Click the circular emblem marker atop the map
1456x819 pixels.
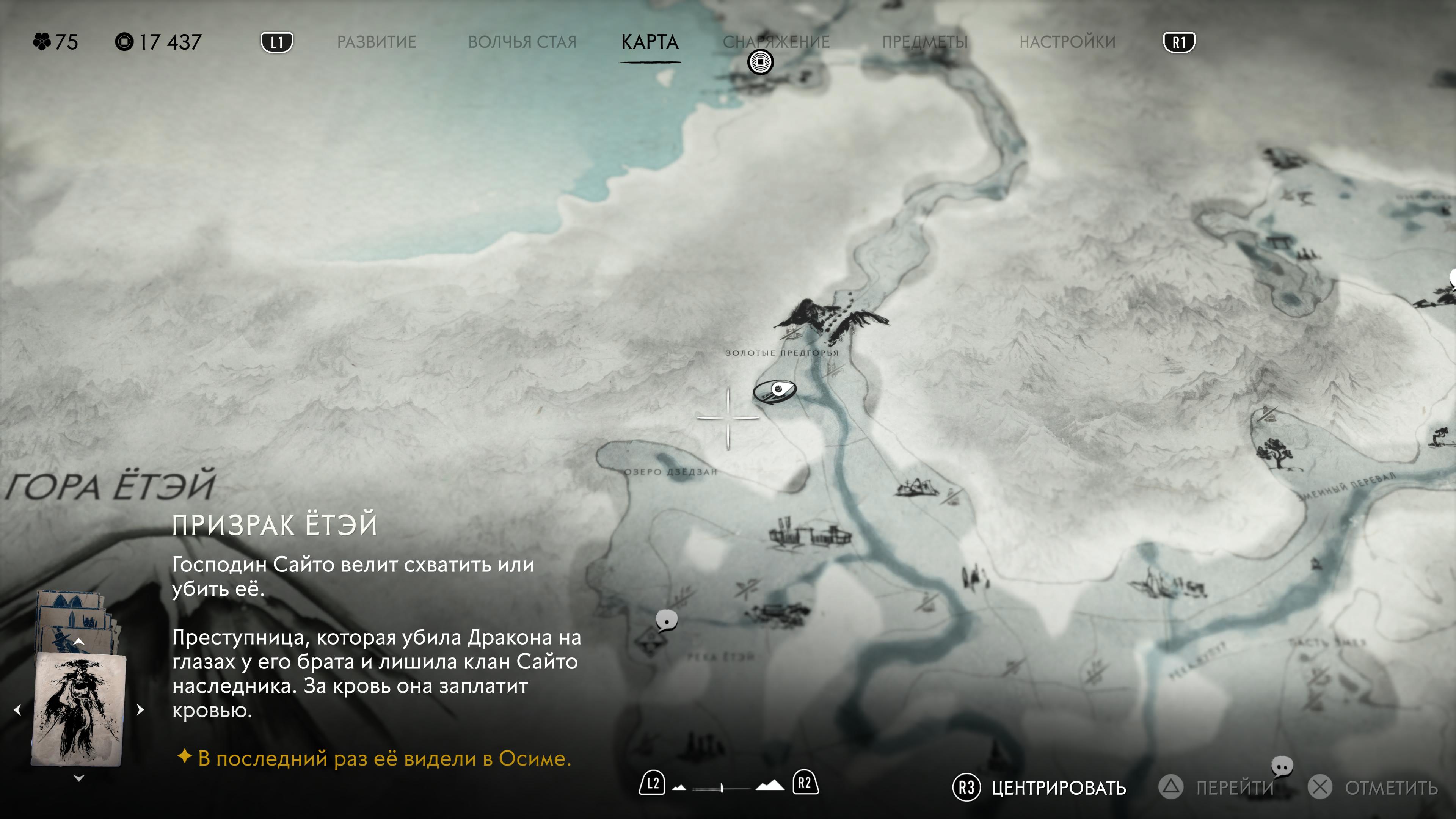point(760,61)
